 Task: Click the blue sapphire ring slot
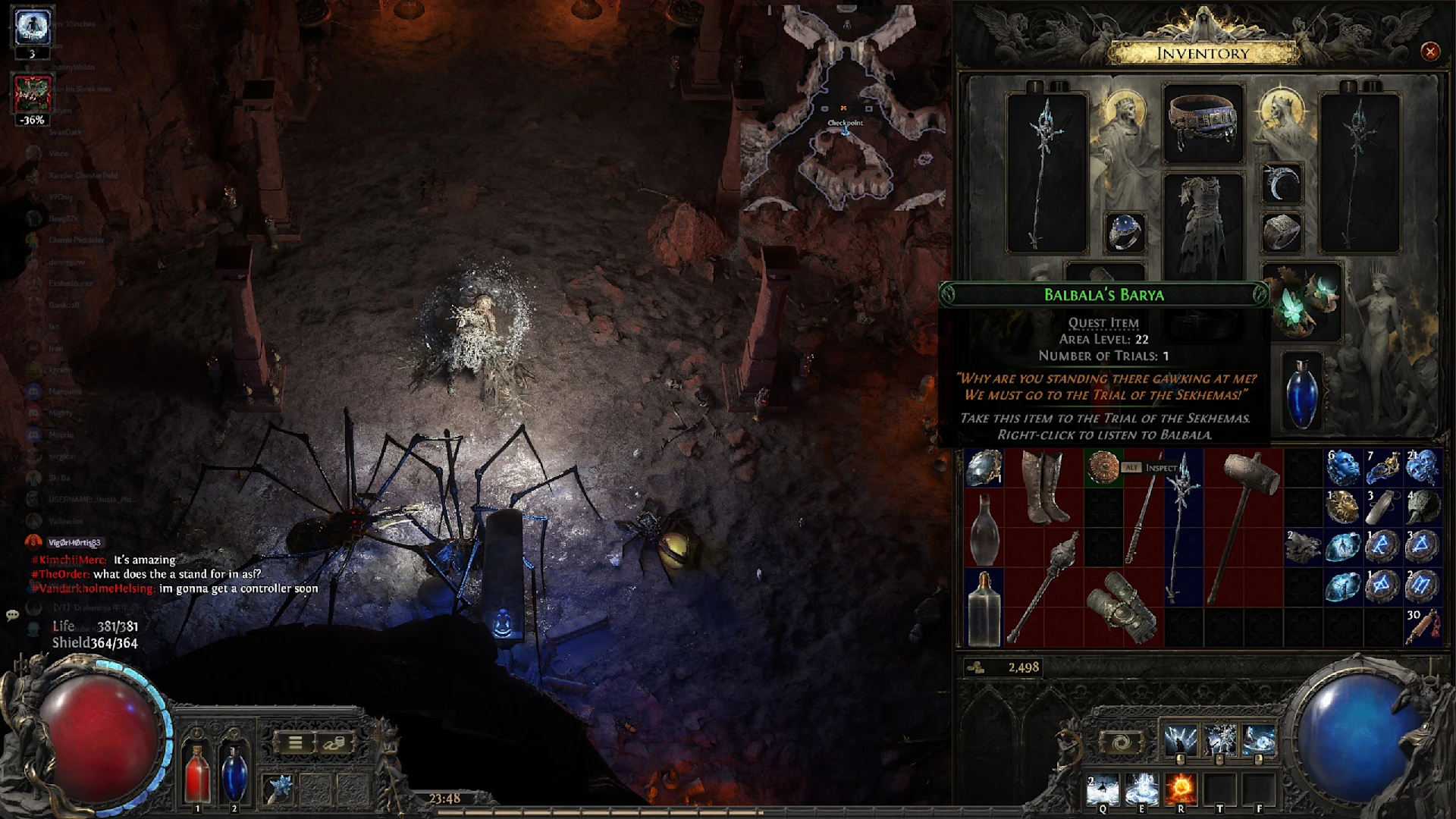1125,231
